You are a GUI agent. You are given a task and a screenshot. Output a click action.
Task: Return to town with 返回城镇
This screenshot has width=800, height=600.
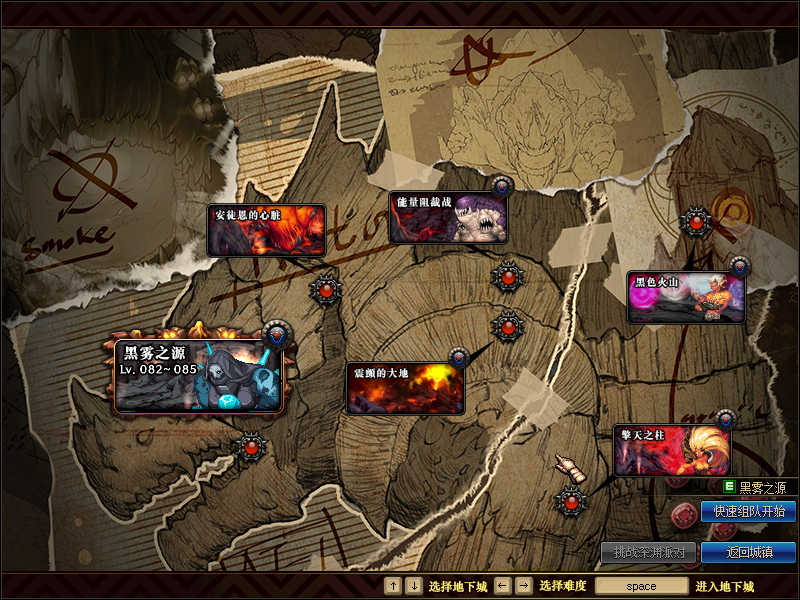[x=748, y=552]
